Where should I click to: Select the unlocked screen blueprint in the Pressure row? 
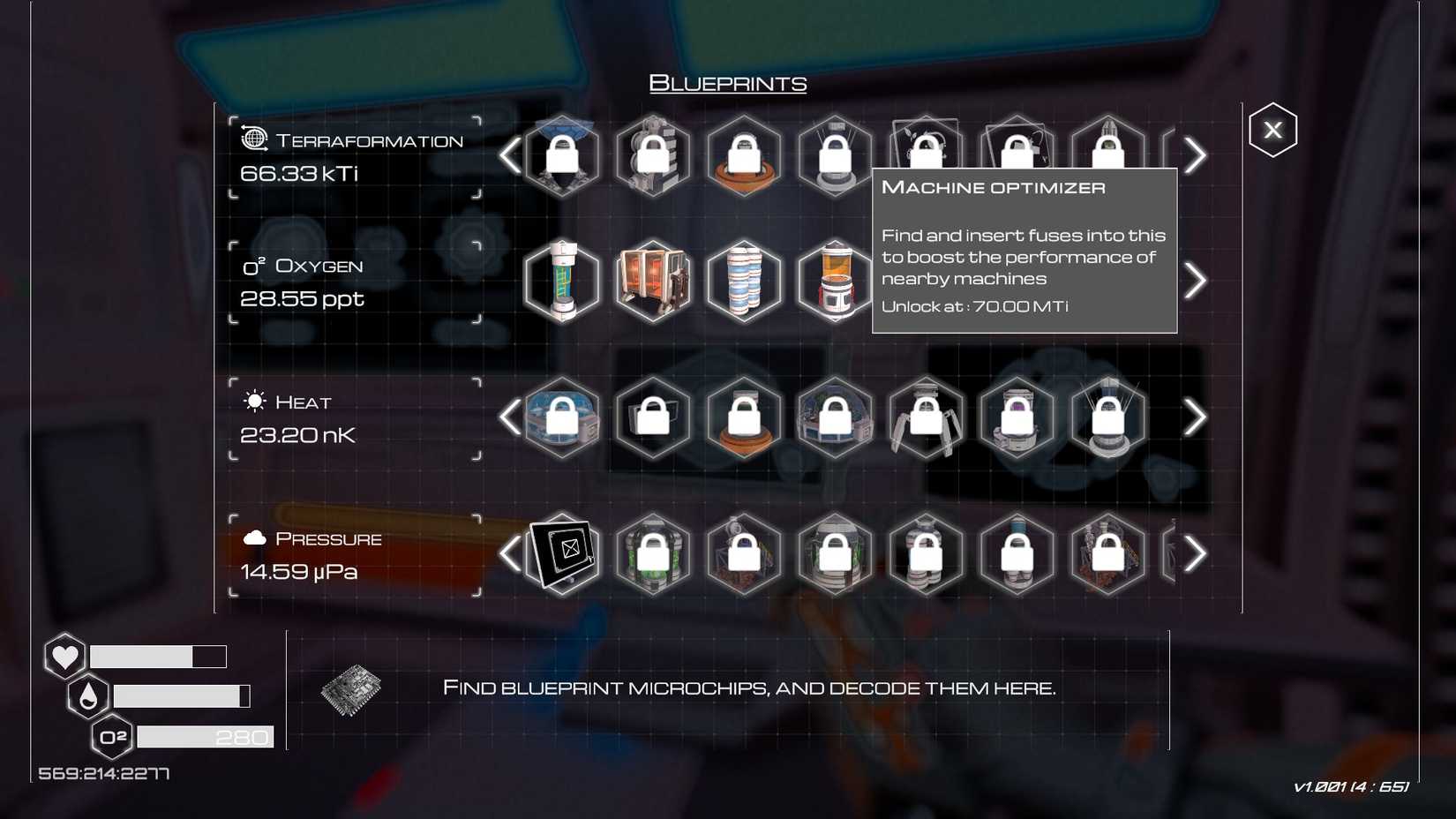[561, 552]
